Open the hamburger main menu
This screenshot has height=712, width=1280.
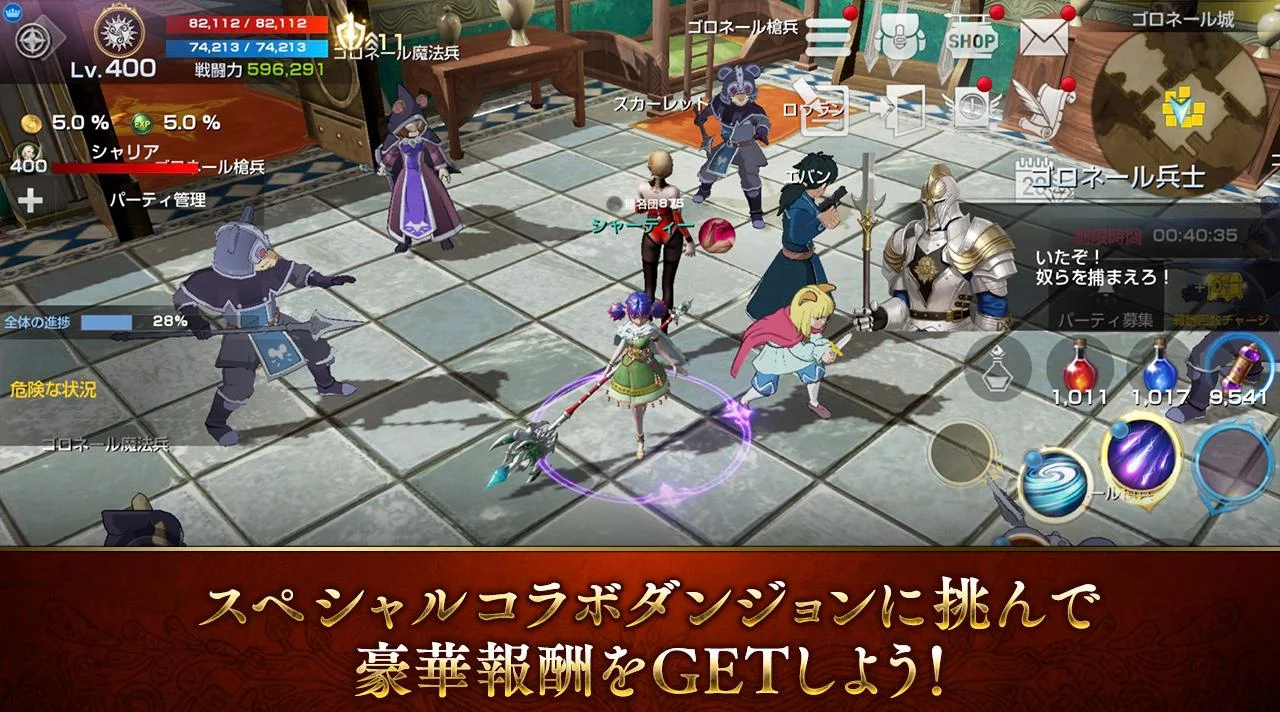[x=827, y=38]
